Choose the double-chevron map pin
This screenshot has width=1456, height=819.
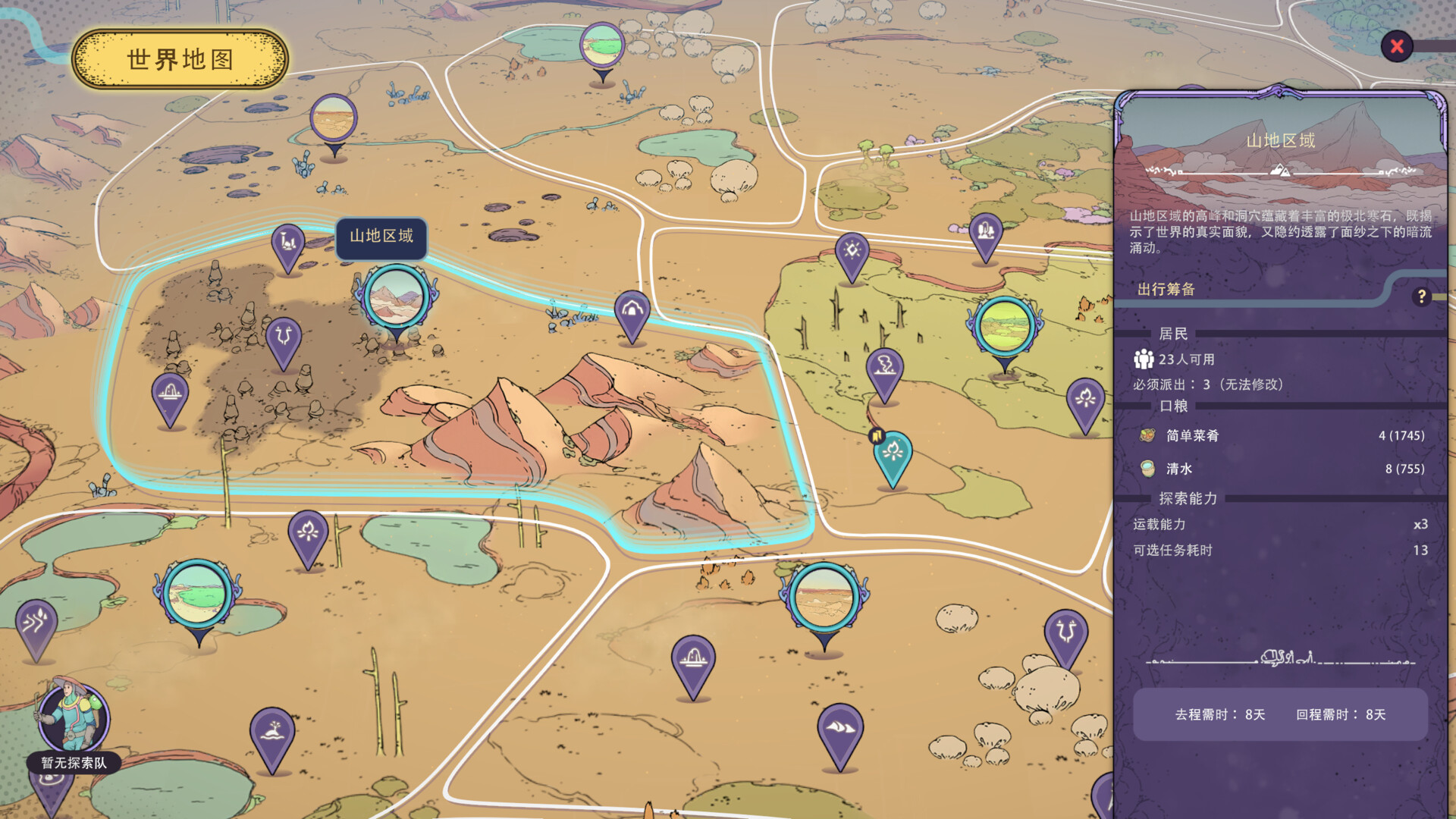36,623
